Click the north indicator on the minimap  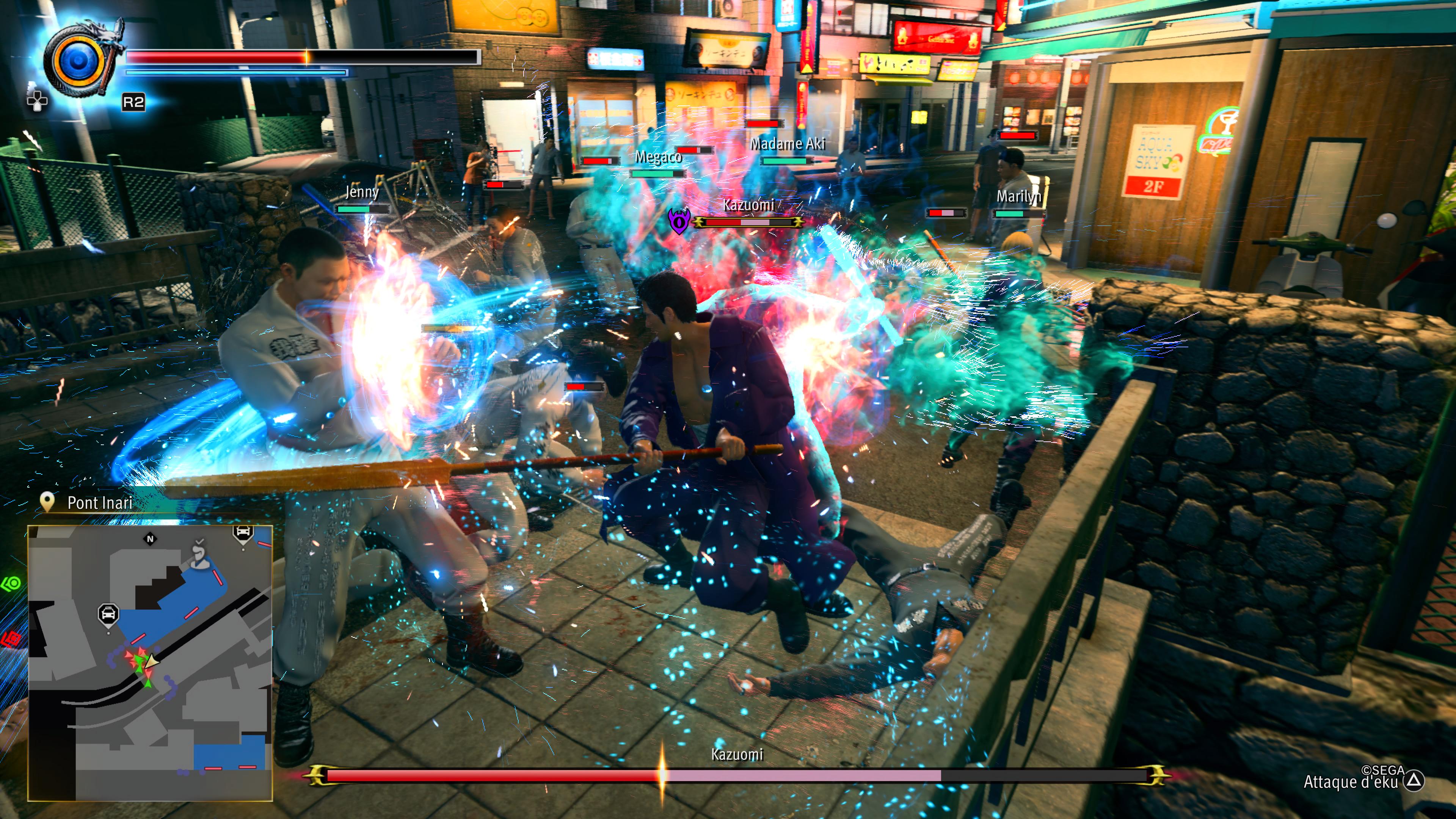151,539
